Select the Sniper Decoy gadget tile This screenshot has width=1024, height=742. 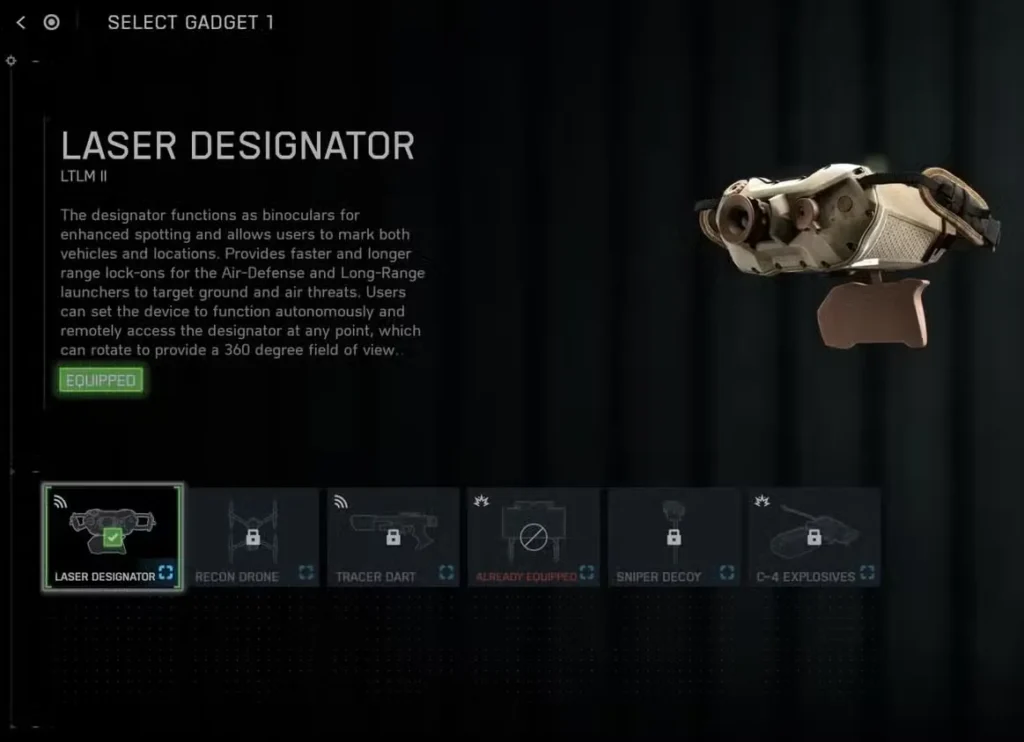pyautogui.click(x=673, y=537)
